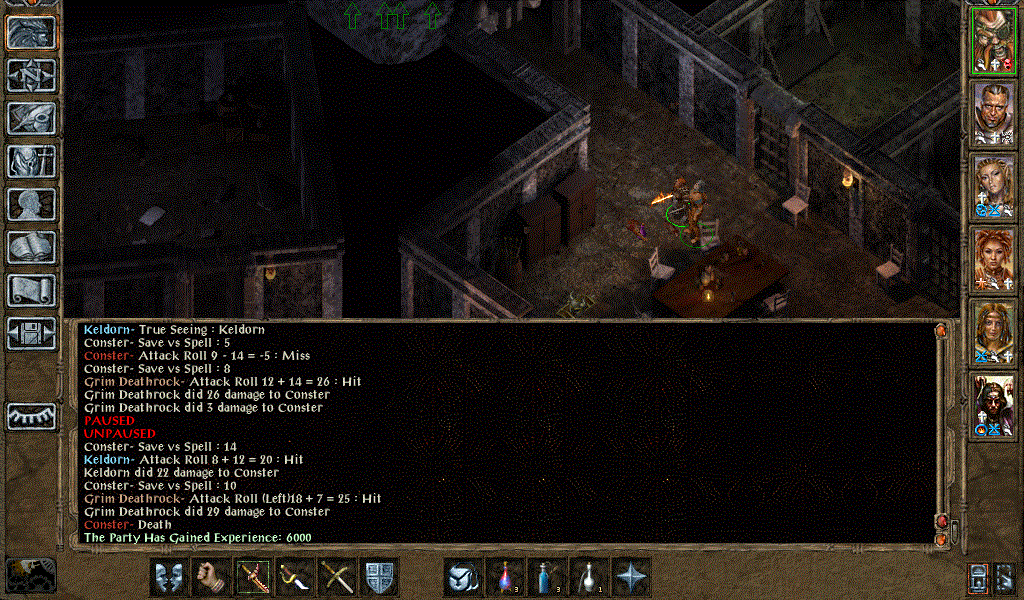Open the mage spellbook with open book icon
This screenshot has width=1024, height=600.
click(31, 247)
